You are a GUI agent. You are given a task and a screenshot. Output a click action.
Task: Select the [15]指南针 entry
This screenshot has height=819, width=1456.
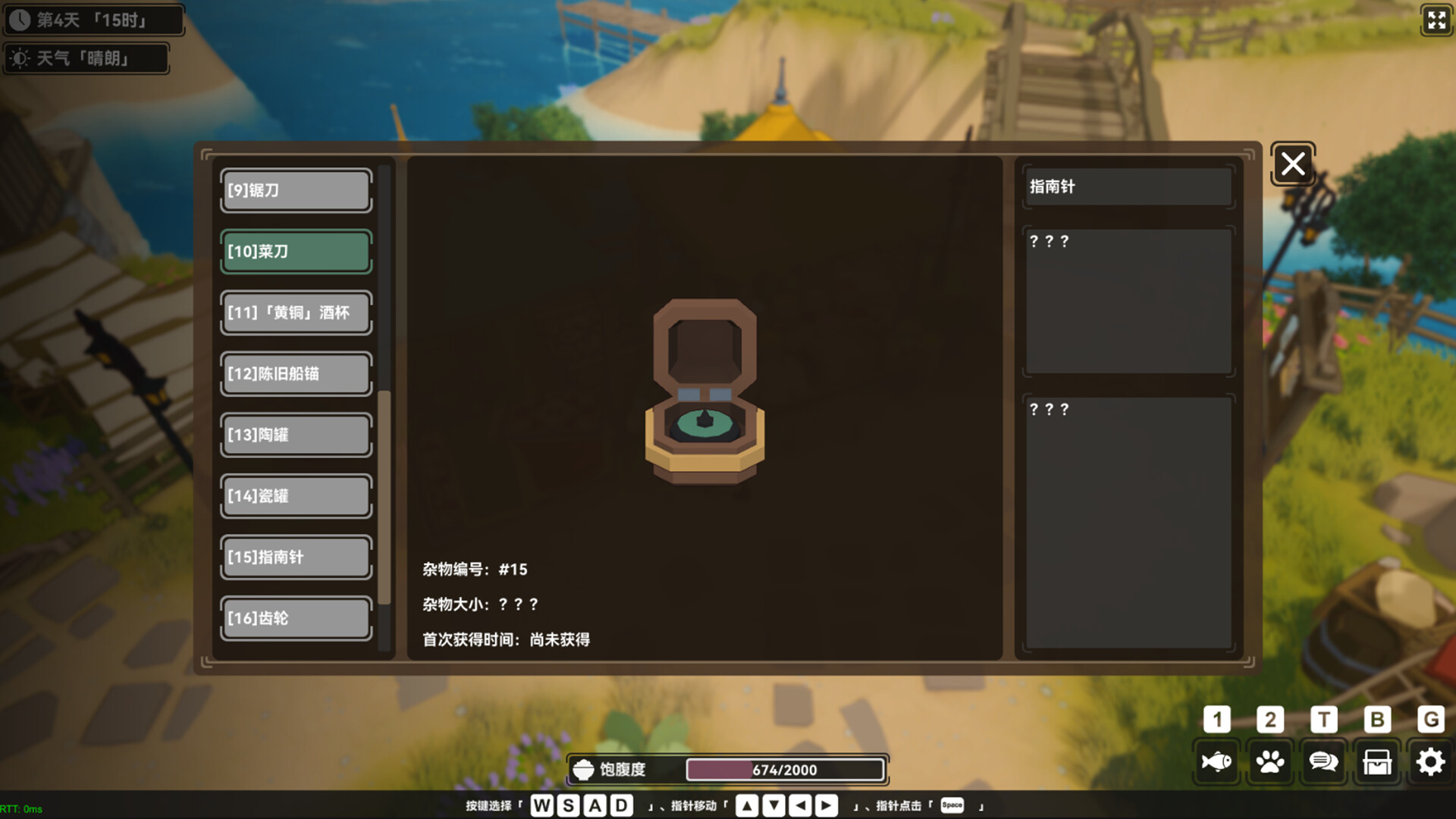pos(295,557)
